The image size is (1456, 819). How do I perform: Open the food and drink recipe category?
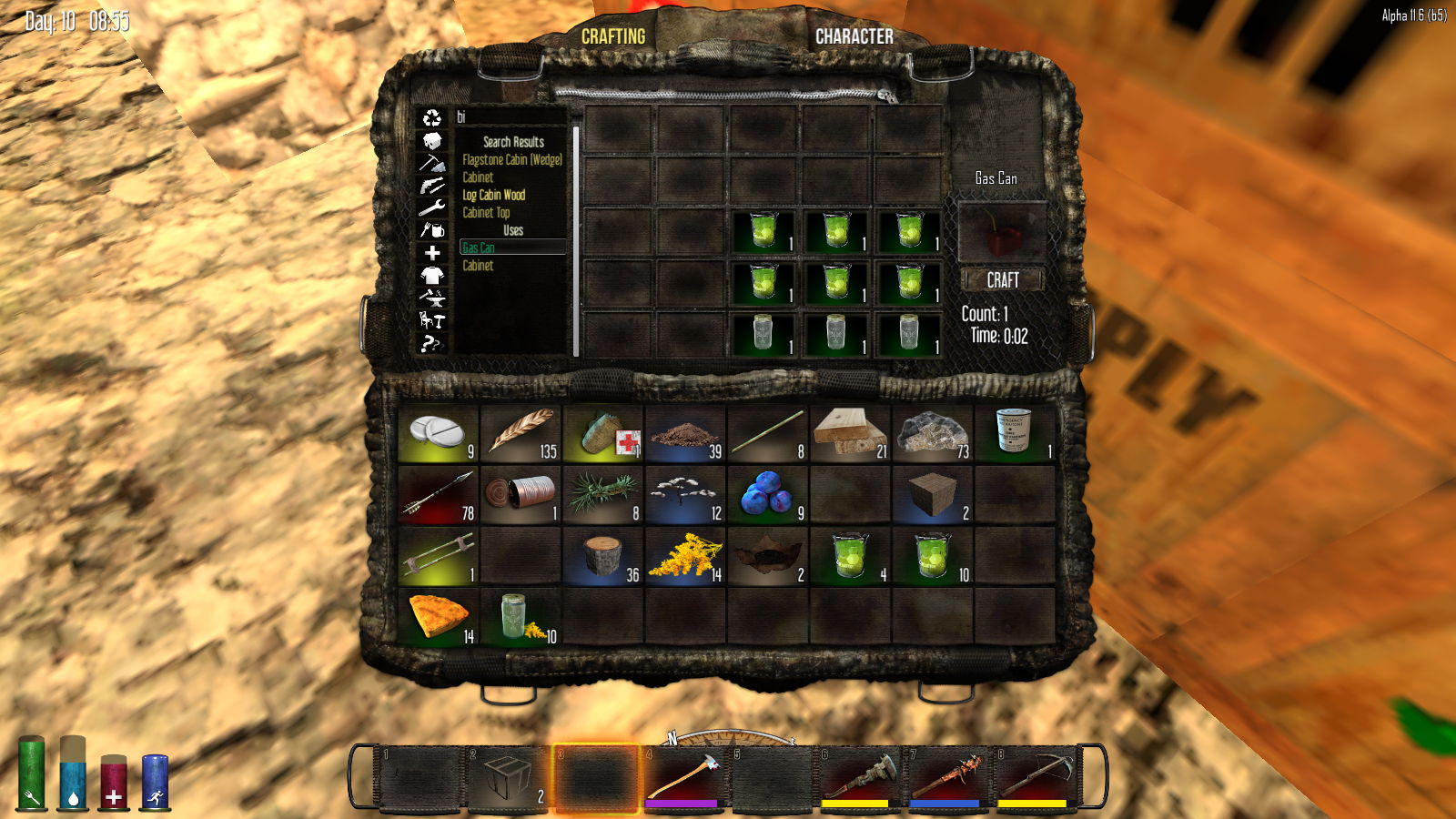point(431,230)
